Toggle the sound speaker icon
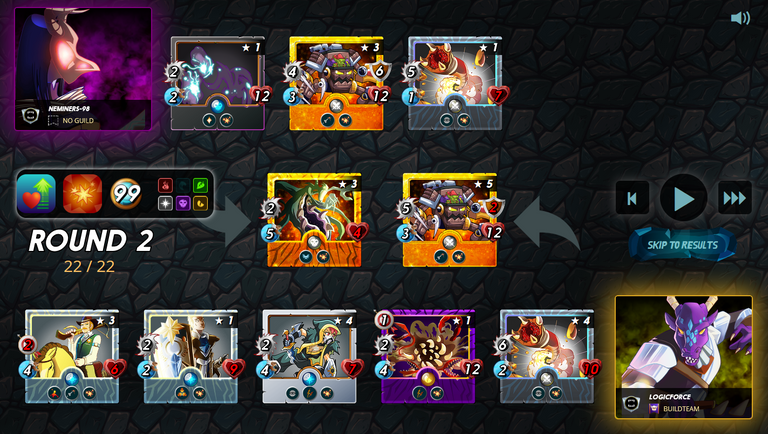Image resolution: width=768 pixels, height=434 pixels. (740, 18)
